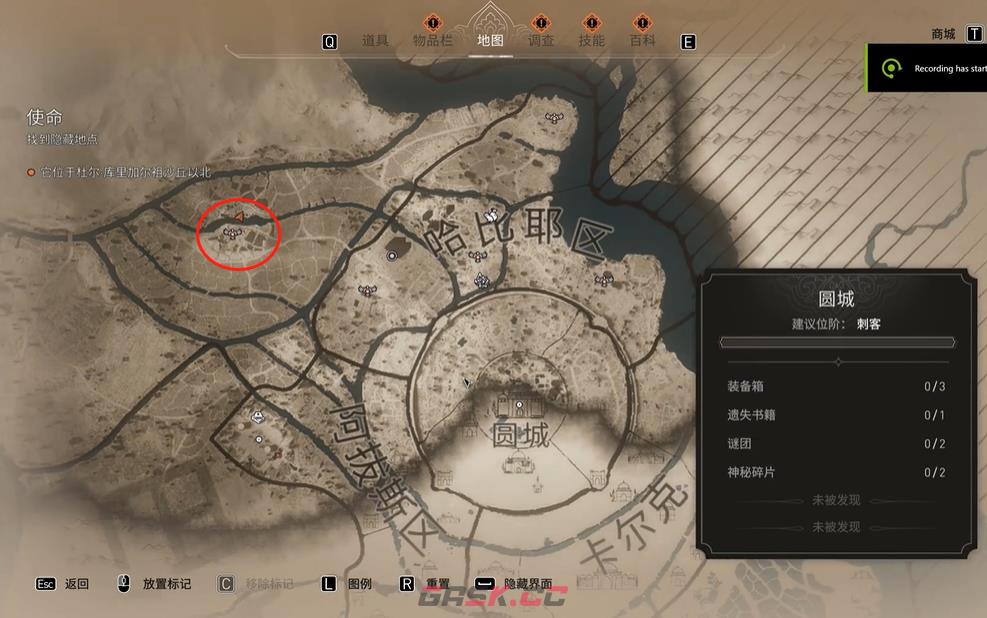Click the Recording has started notification
987x618 pixels.
coord(935,68)
